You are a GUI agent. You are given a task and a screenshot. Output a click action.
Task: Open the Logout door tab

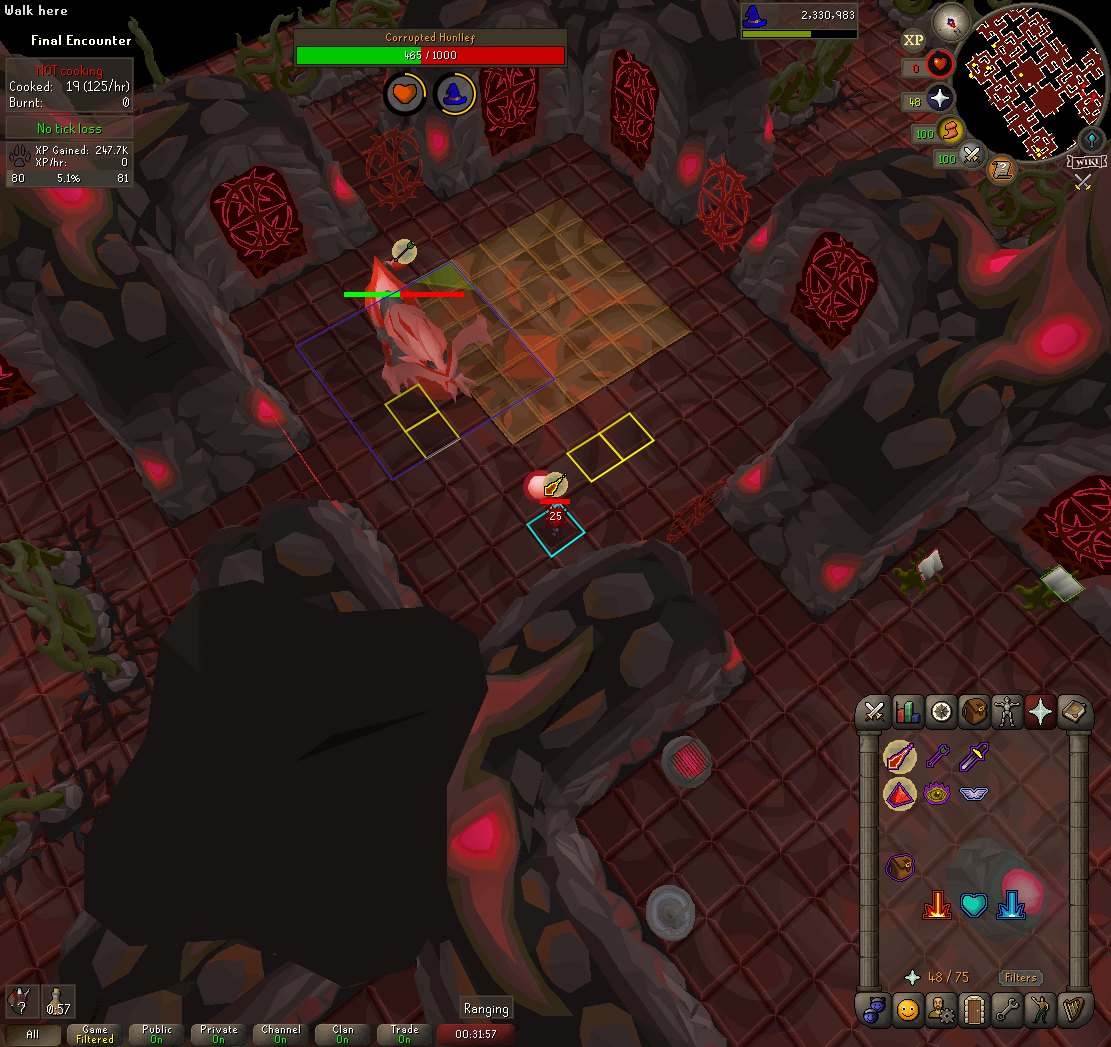(x=973, y=1010)
